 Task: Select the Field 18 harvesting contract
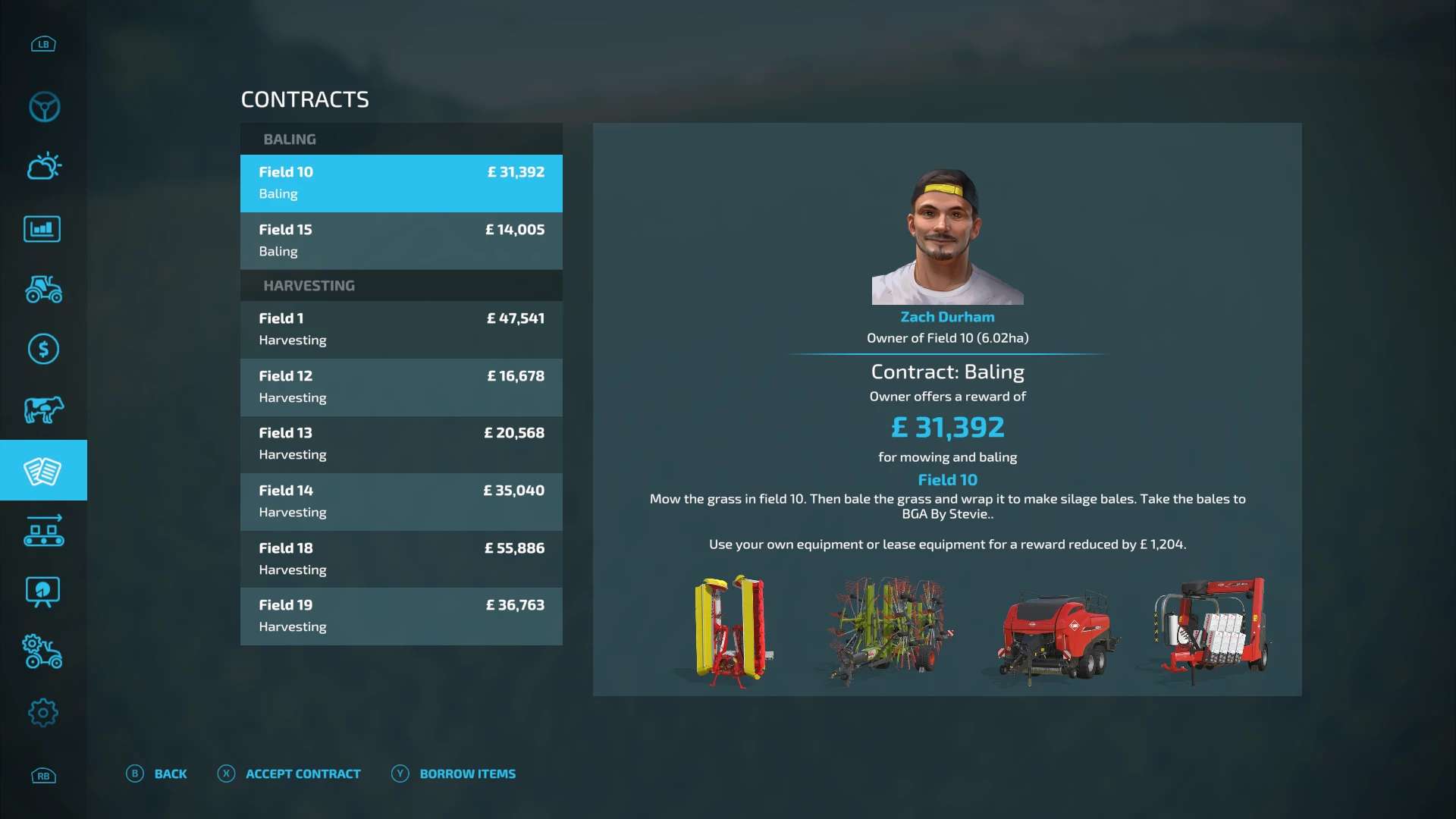pyautogui.click(x=401, y=559)
